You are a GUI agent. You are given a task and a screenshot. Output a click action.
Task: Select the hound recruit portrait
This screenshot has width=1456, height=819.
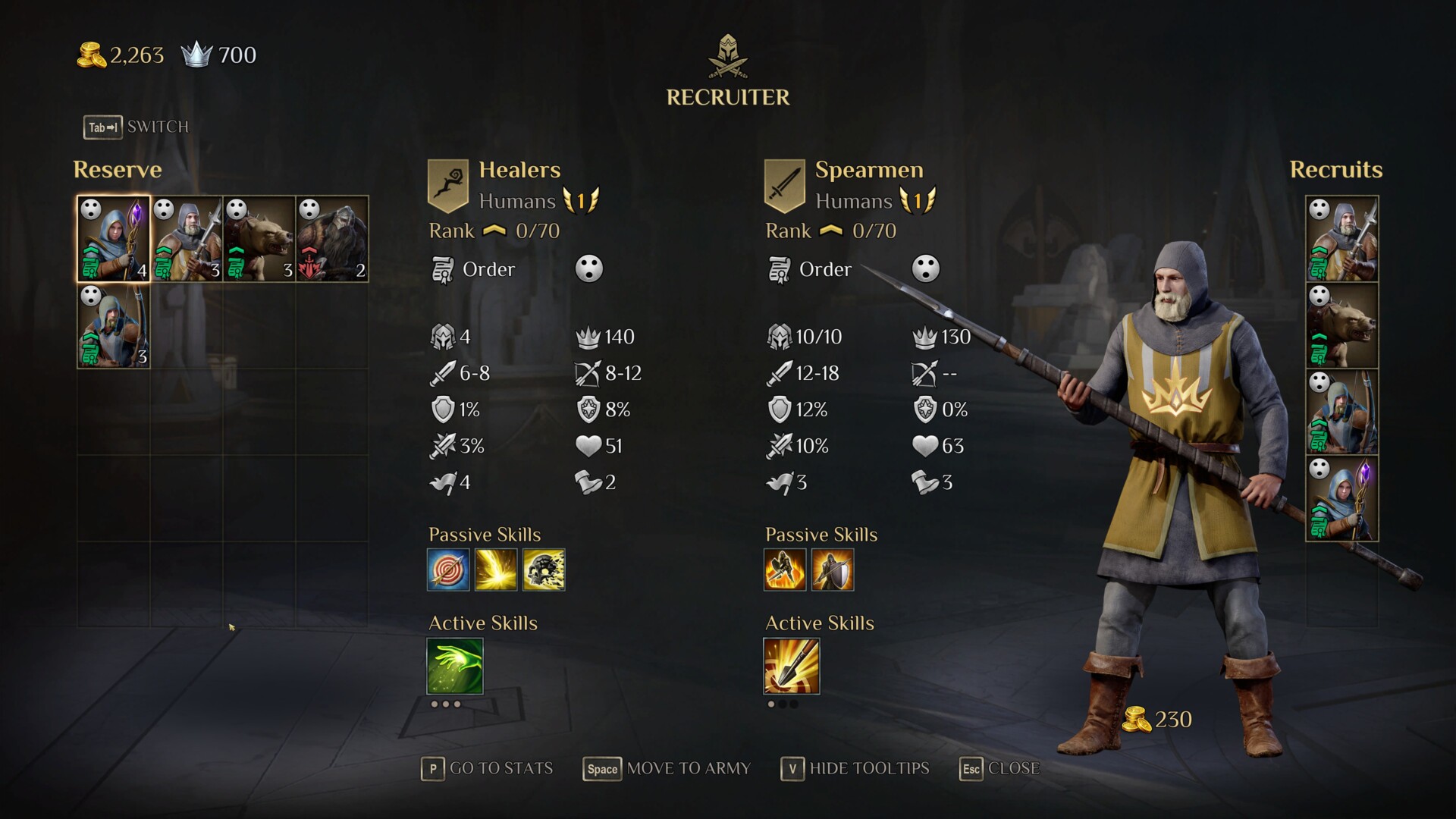tap(1341, 326)
